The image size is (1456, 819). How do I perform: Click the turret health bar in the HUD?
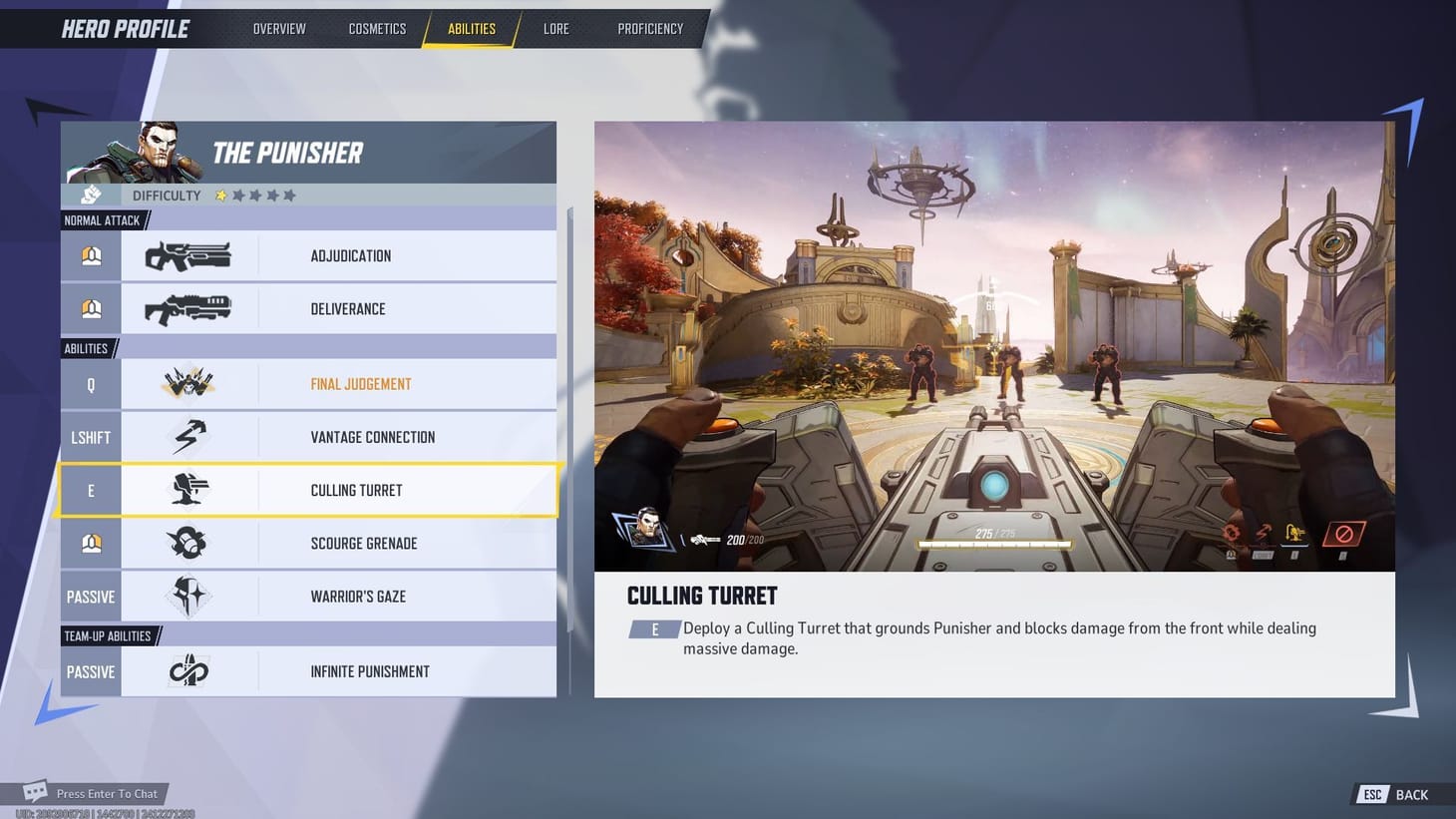click(x=994, y=543)
